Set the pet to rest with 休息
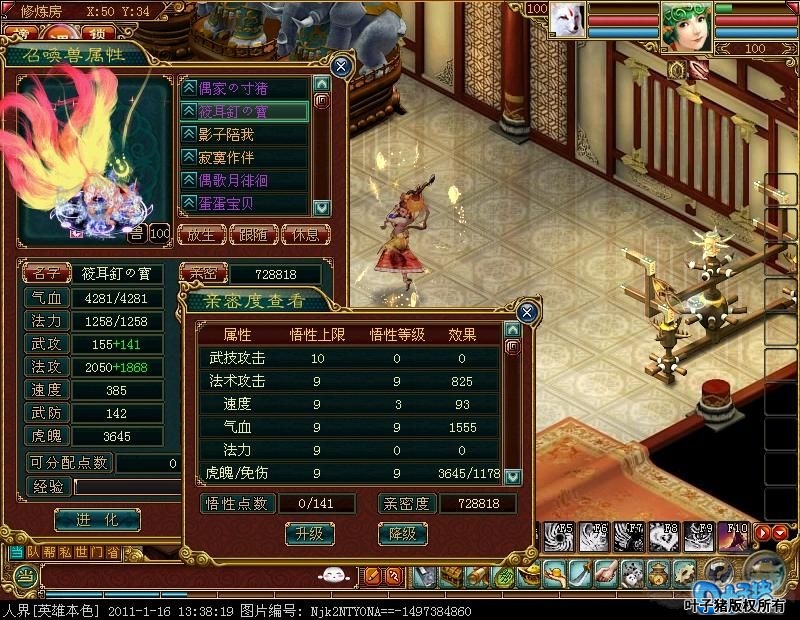Image resolution: width=800 pixels, height=620 pixels. (305, 235)
